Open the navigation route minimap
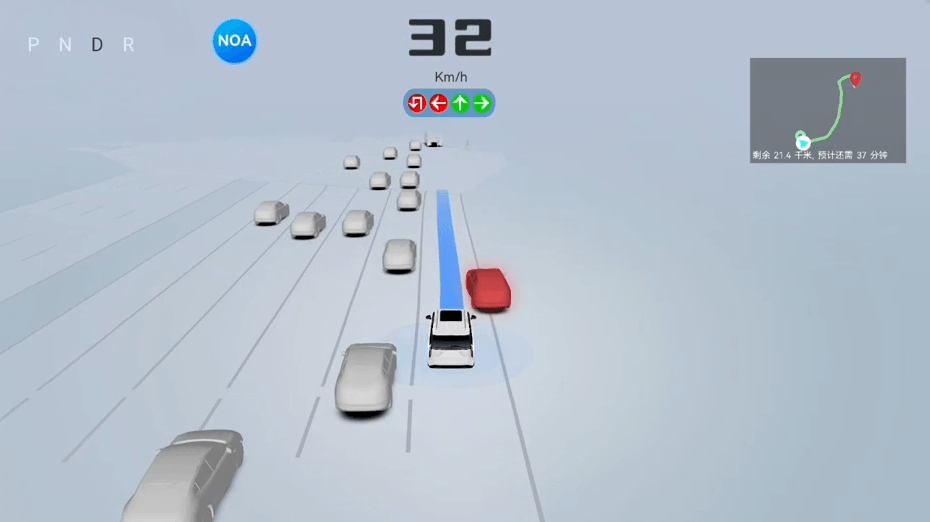 click(x=827, y=109)
